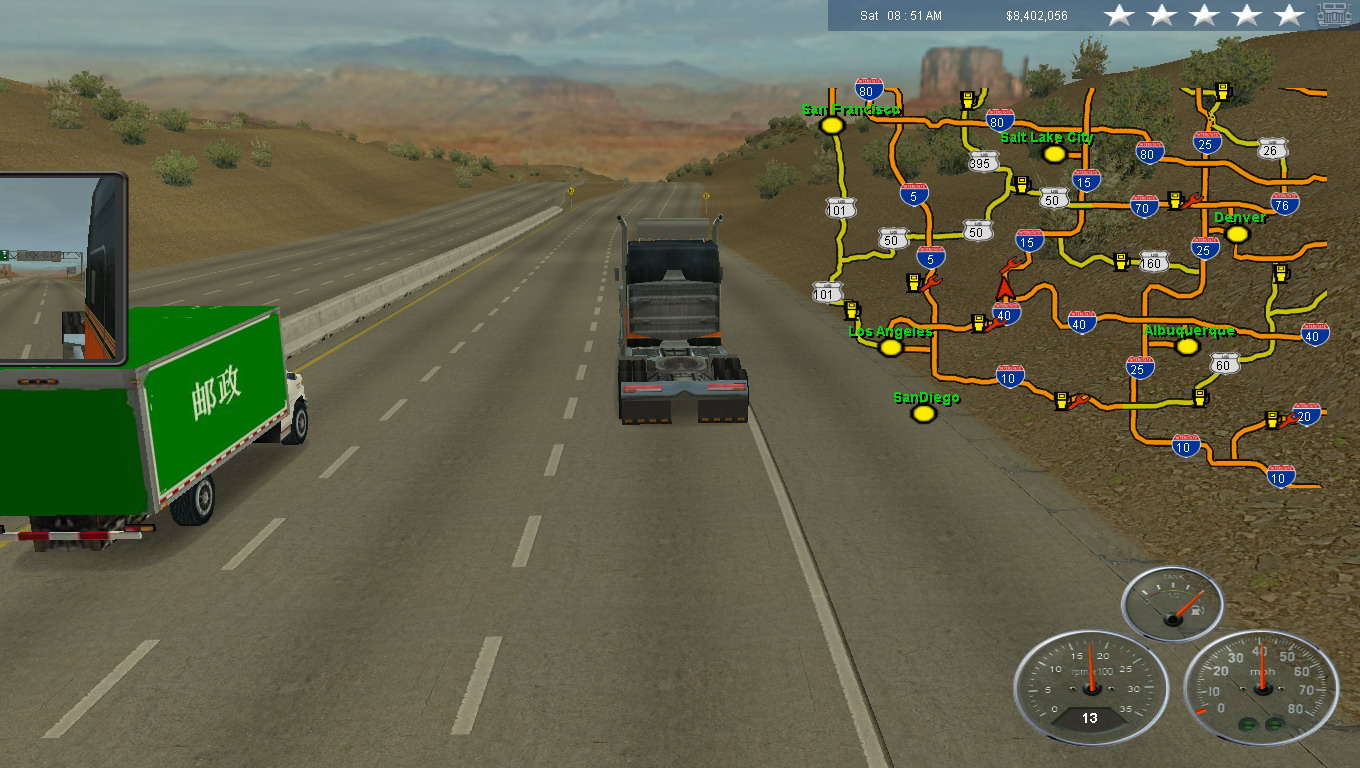The height and width of the screenshot is (768, 1360).
Task: Select the San Francisco city marker
Action: coord(831,126)
